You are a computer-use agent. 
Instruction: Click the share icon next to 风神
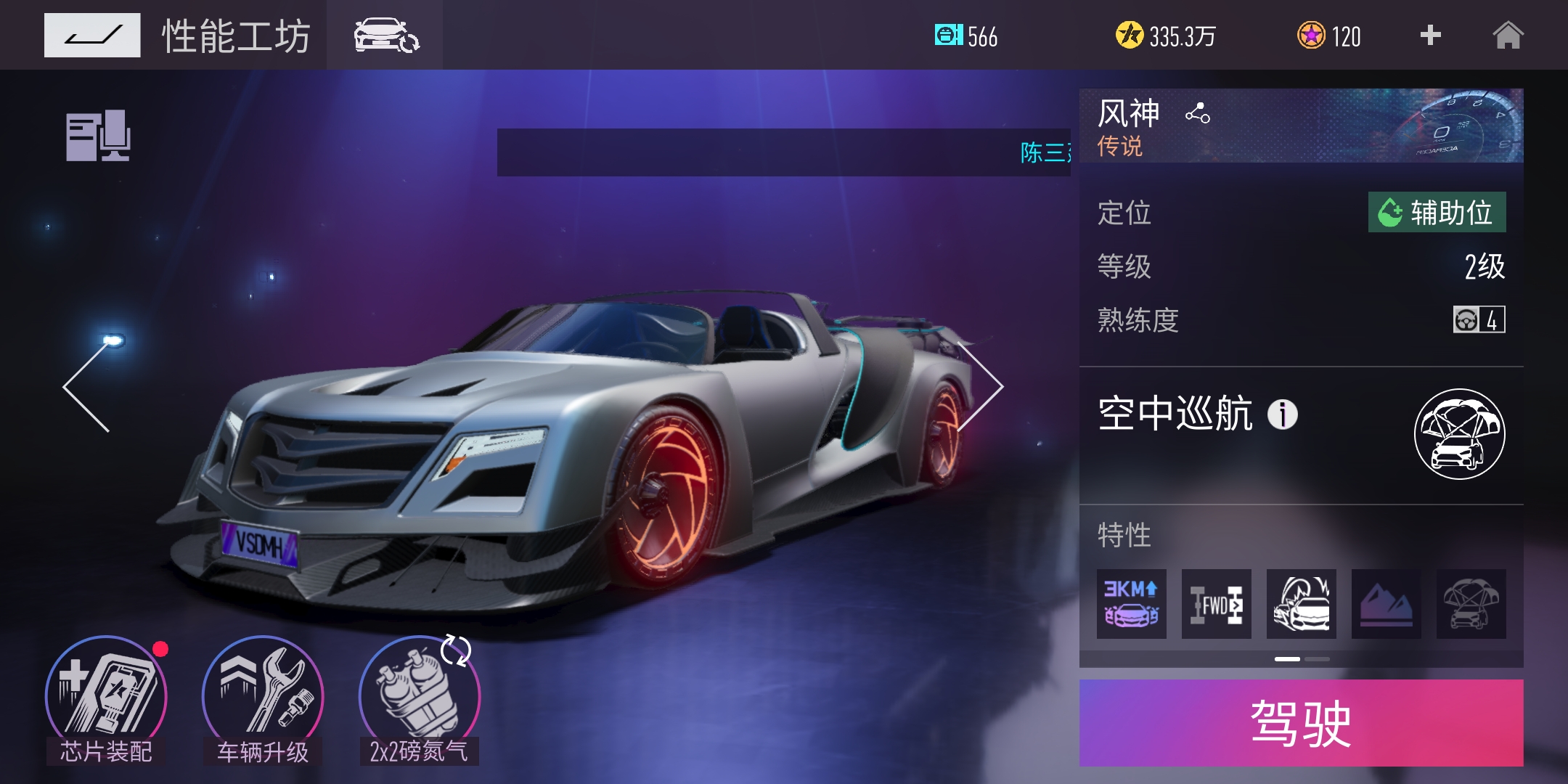[x=1198, y=113]
